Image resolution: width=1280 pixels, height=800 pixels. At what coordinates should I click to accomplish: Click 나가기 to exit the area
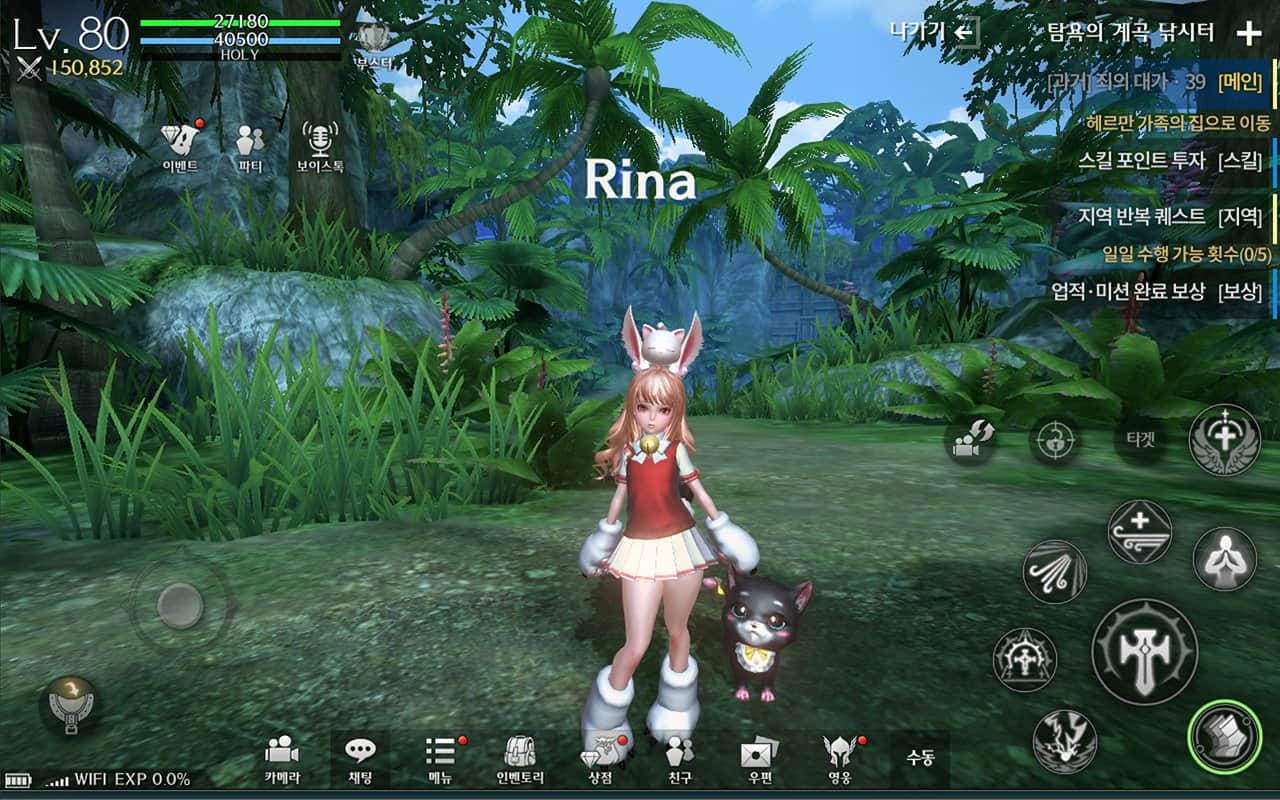(934, 32)
